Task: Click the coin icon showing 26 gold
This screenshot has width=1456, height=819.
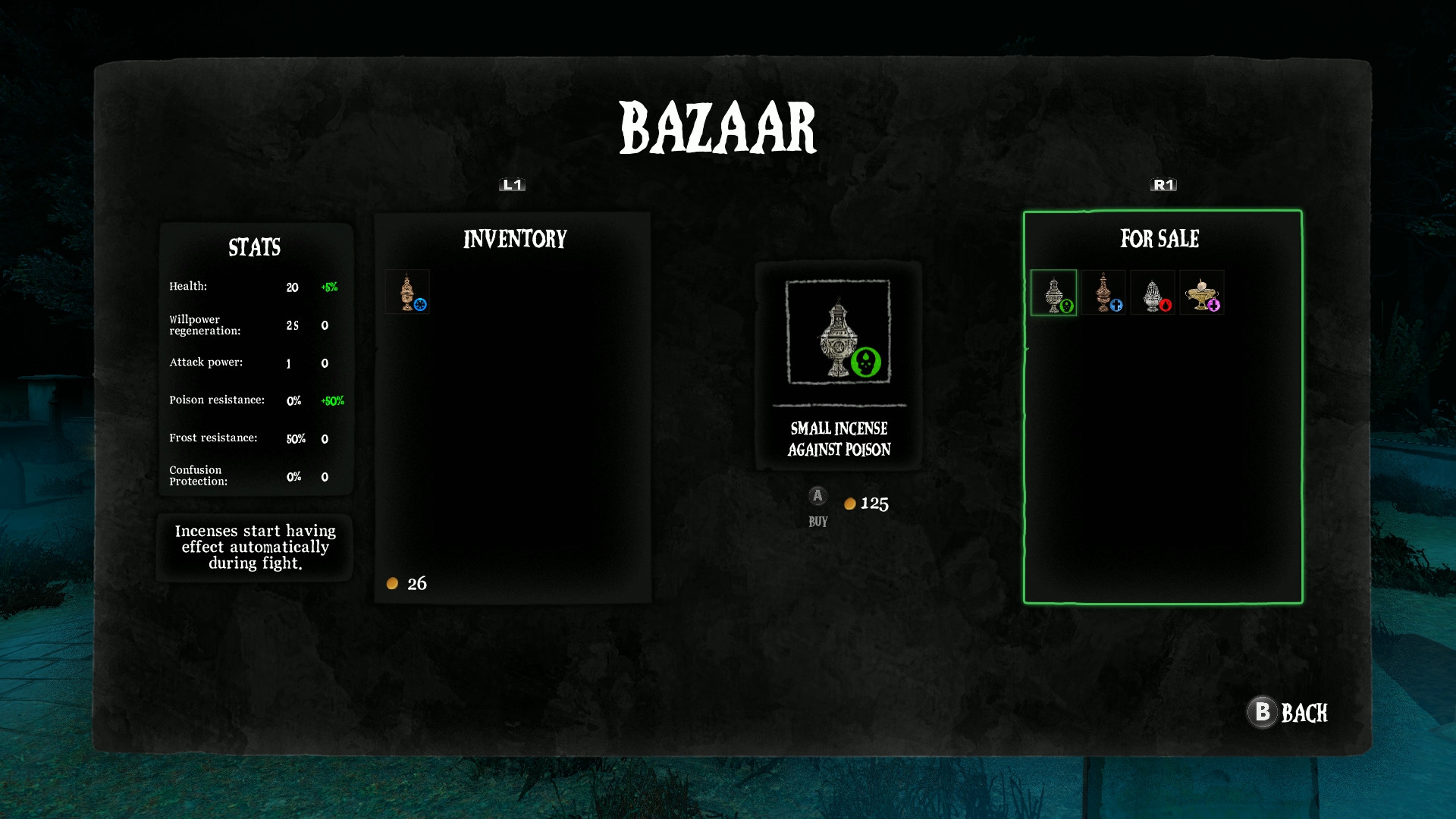Action: [x=392, y=583]
